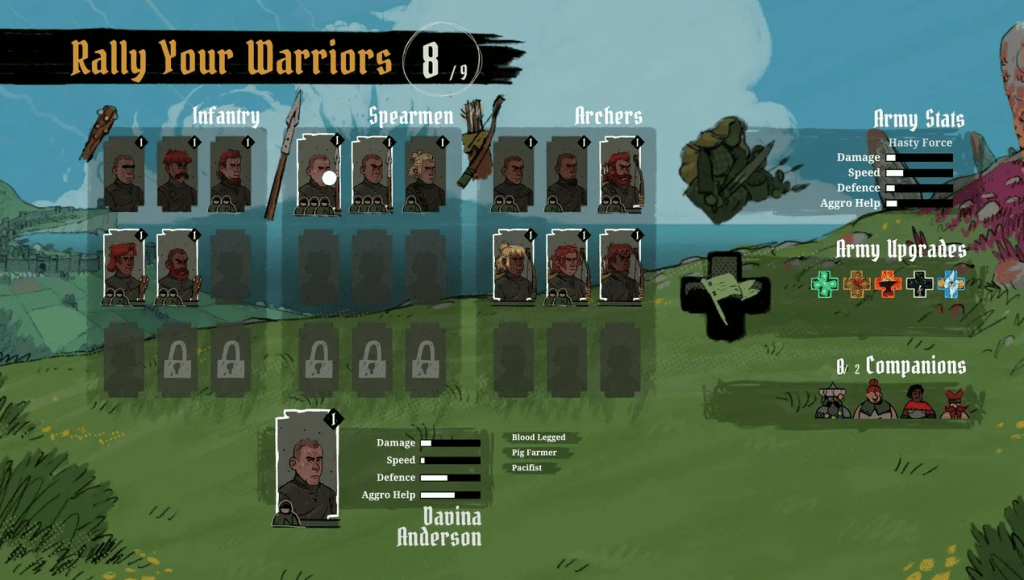Screen dimensions: 1024x580
Task: Select the black cross army upgrade
Action: 919,284
